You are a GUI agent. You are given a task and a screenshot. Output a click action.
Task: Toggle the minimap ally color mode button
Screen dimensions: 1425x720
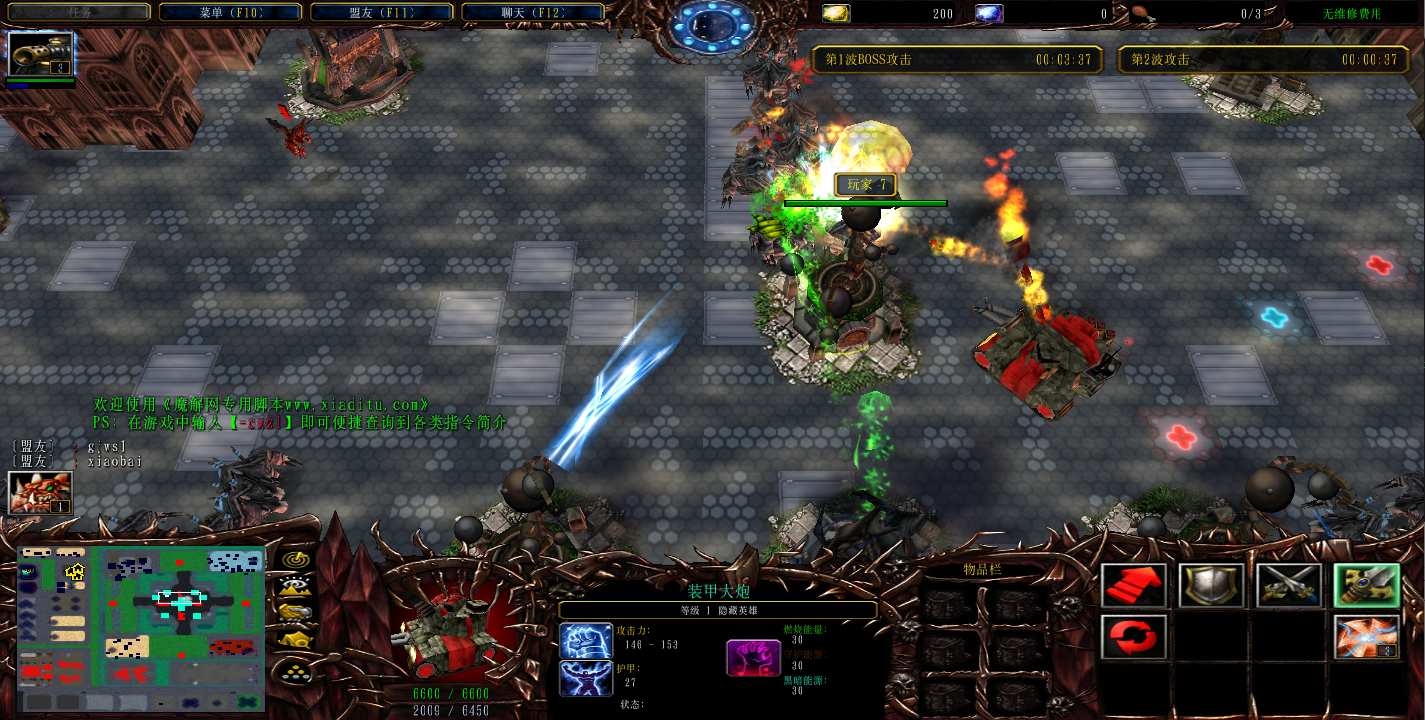point(295,611)
